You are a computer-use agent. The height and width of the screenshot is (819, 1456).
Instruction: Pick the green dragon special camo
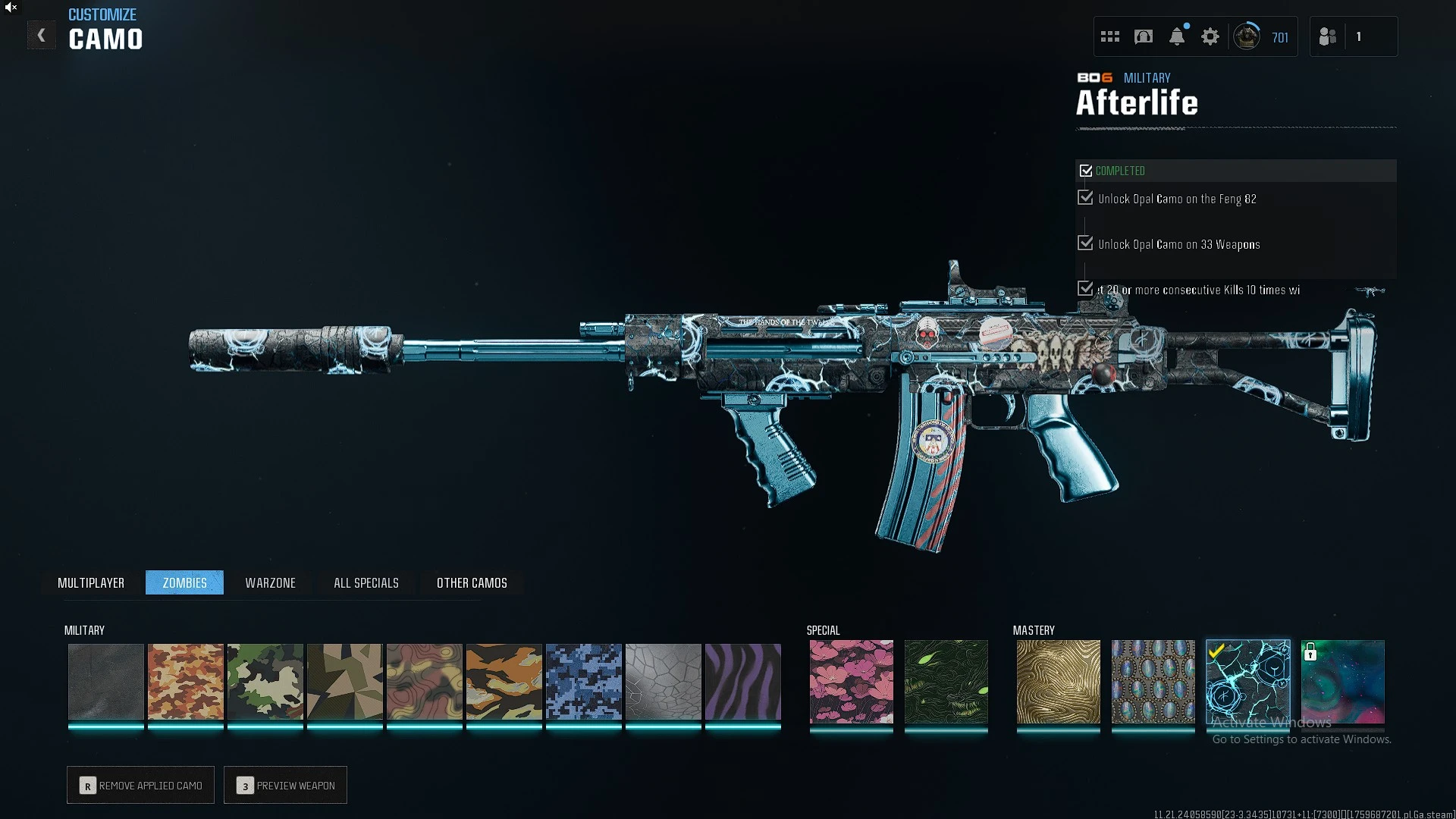946,681
